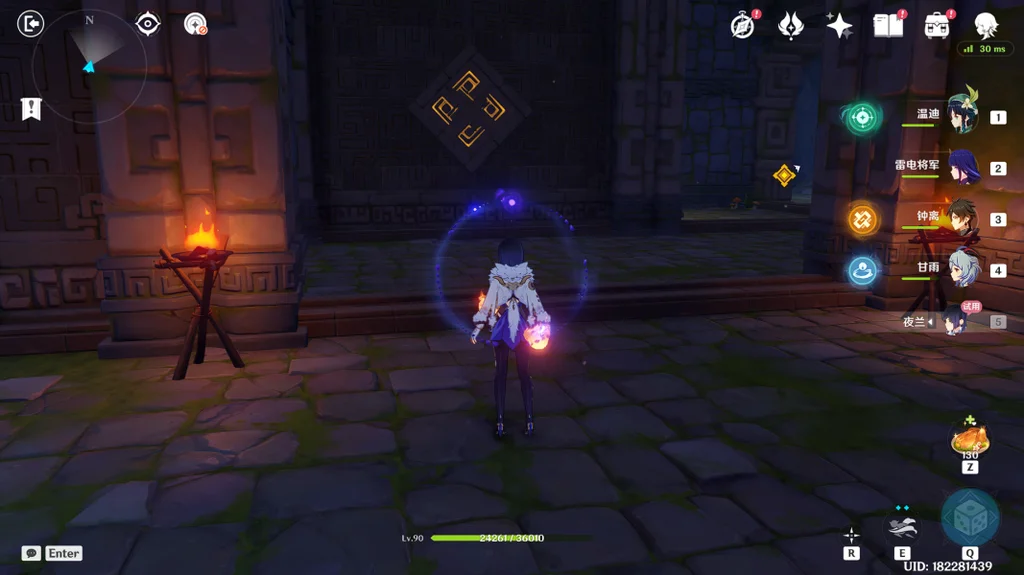Screen dimensions: 1024x575
Task: Switch to party member 钟离
Action: [x=962, y=218]
